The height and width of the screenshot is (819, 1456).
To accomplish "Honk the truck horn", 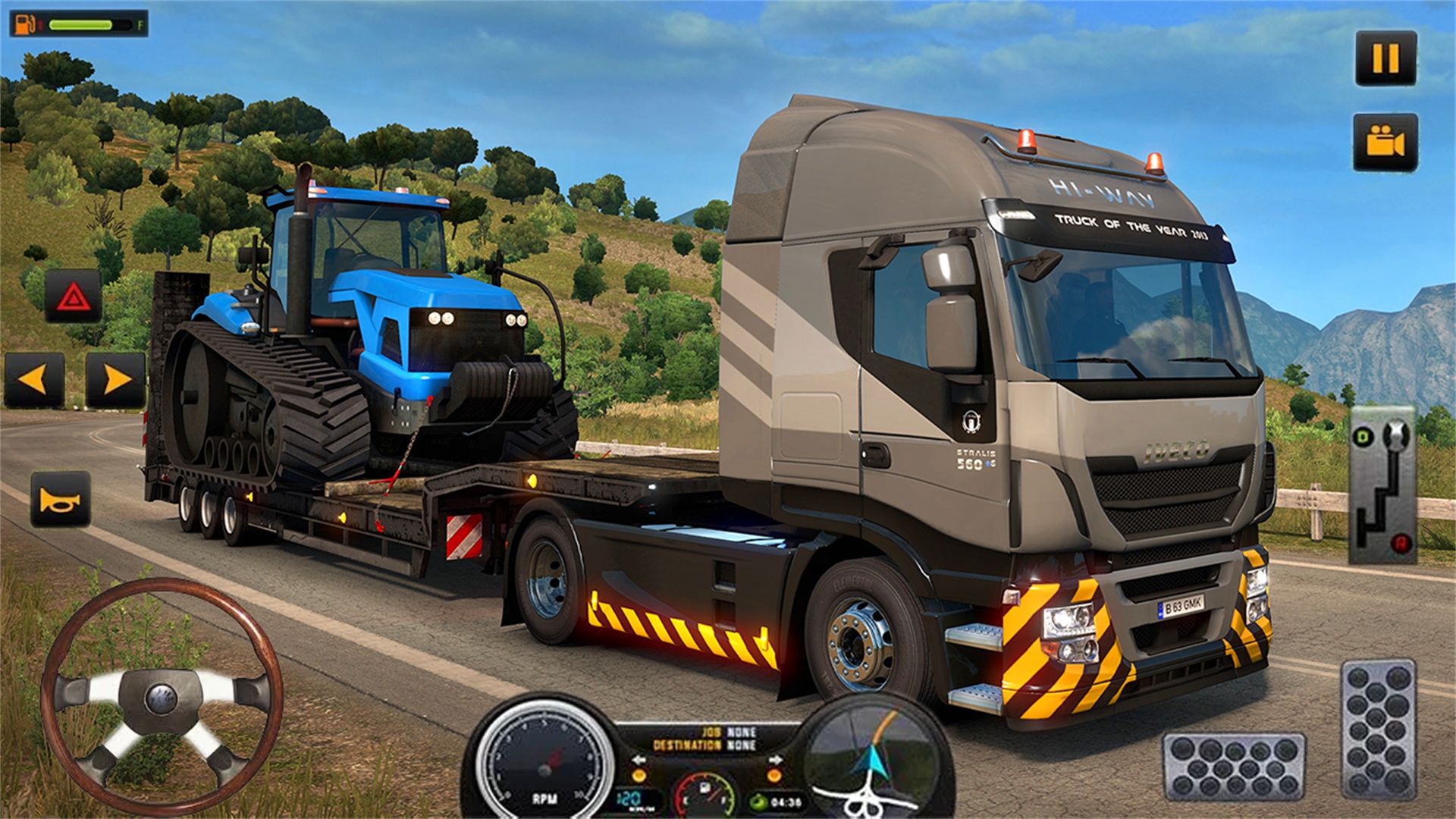I will 61,500.
